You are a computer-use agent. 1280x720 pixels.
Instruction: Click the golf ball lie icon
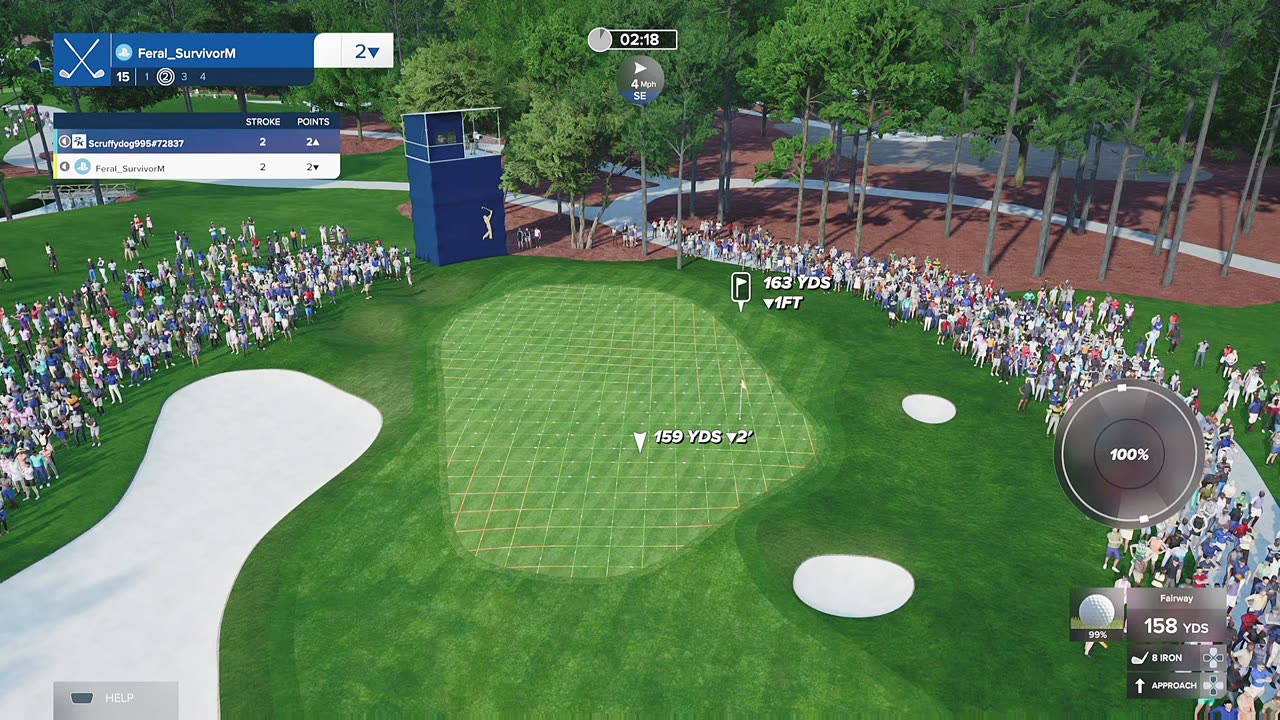[x=1097, y=611]
